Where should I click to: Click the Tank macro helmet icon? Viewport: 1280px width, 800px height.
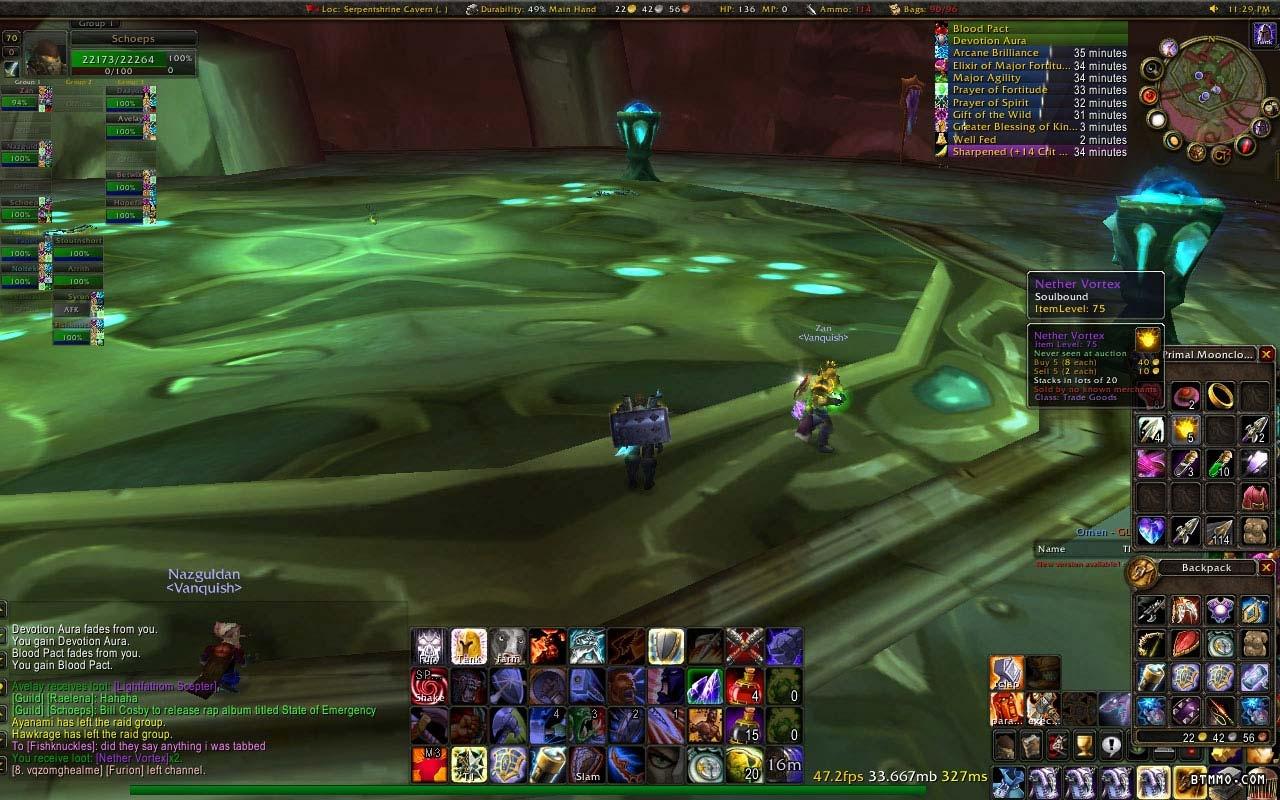click(x=469, y=647)
